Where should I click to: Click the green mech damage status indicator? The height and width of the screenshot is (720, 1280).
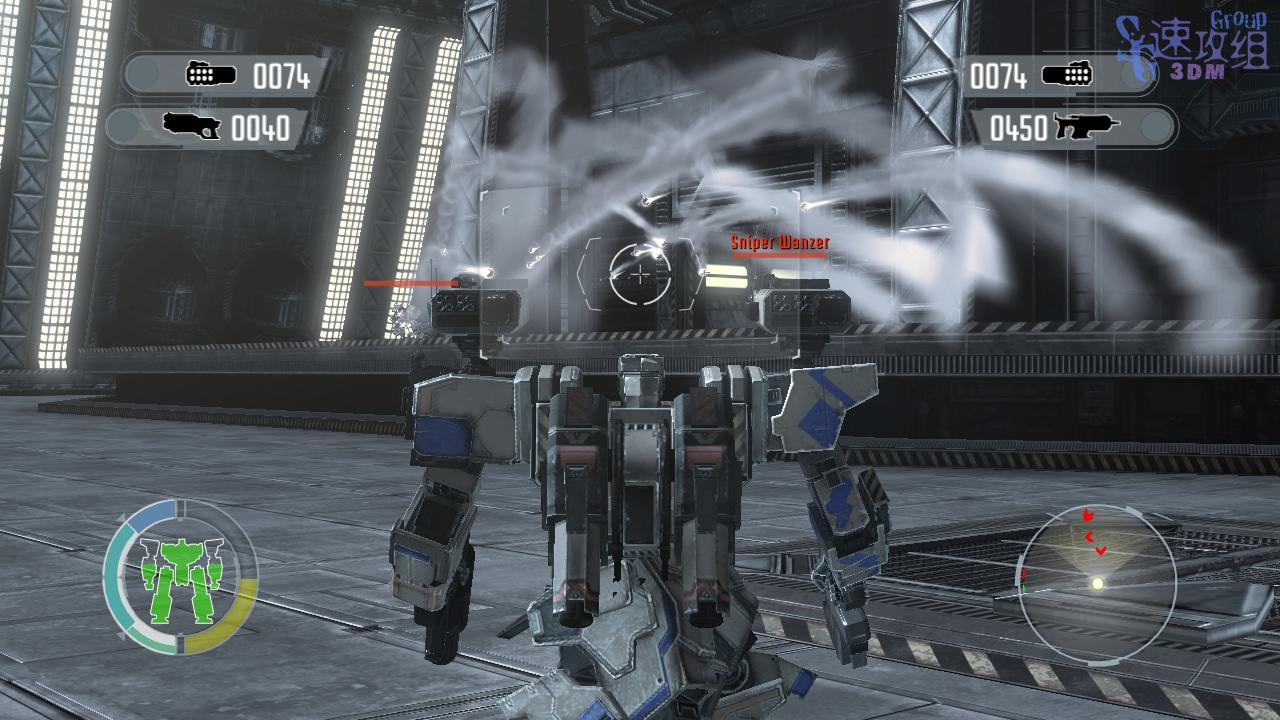click(x=180, y=577)
